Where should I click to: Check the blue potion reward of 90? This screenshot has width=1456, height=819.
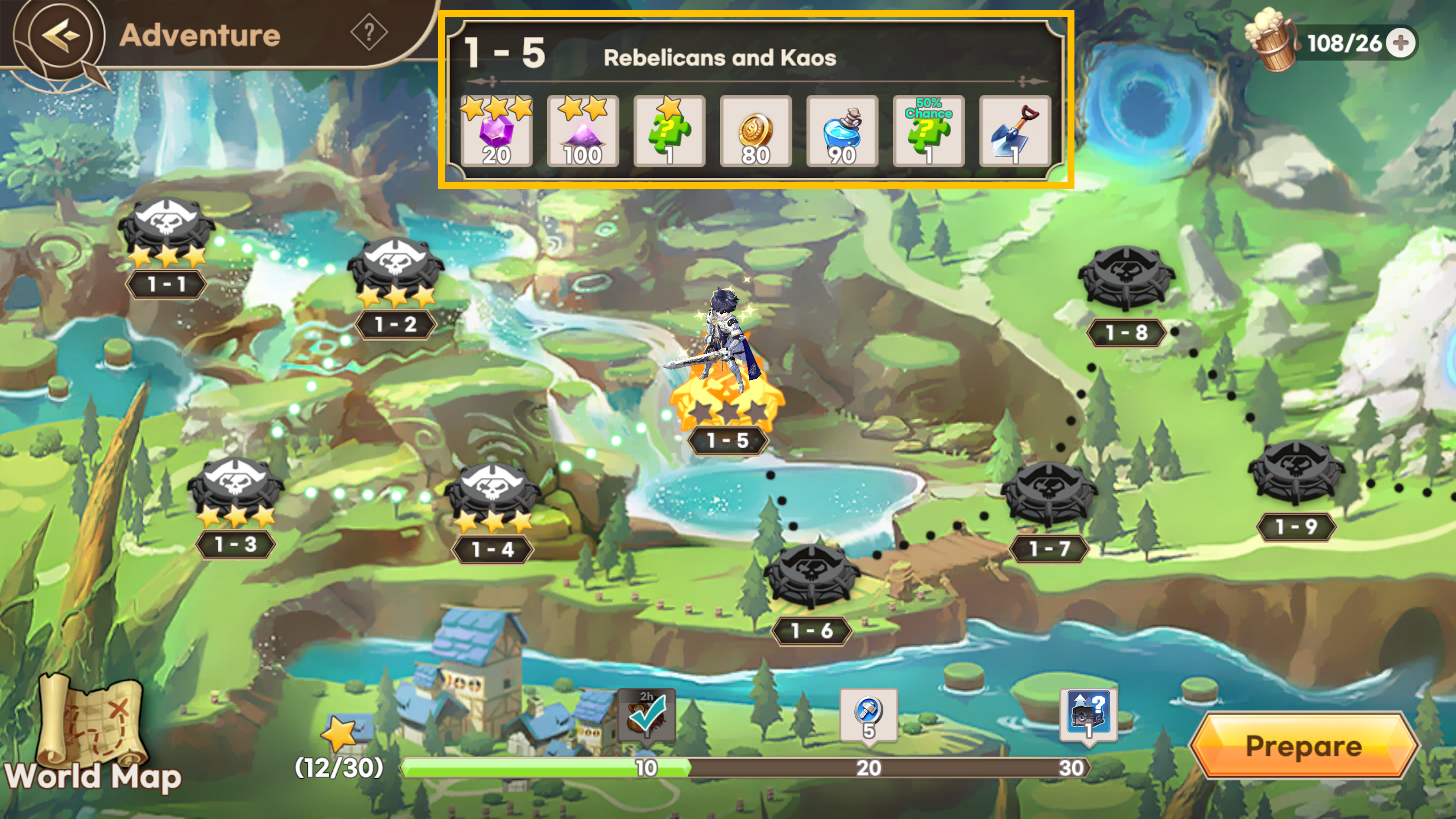point(842,132)
